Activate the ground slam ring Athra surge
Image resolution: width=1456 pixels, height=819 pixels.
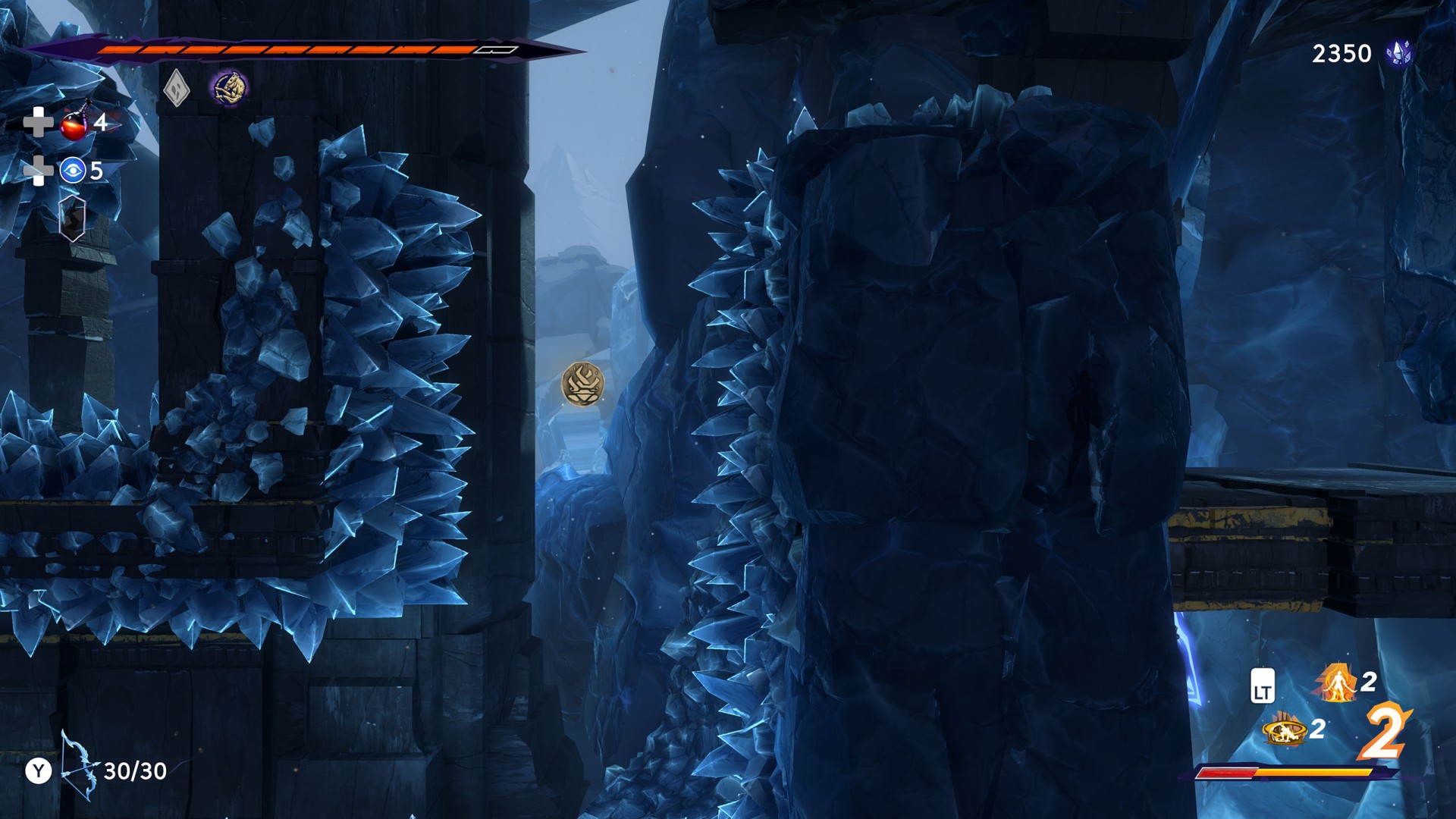tap(1283, 730)
